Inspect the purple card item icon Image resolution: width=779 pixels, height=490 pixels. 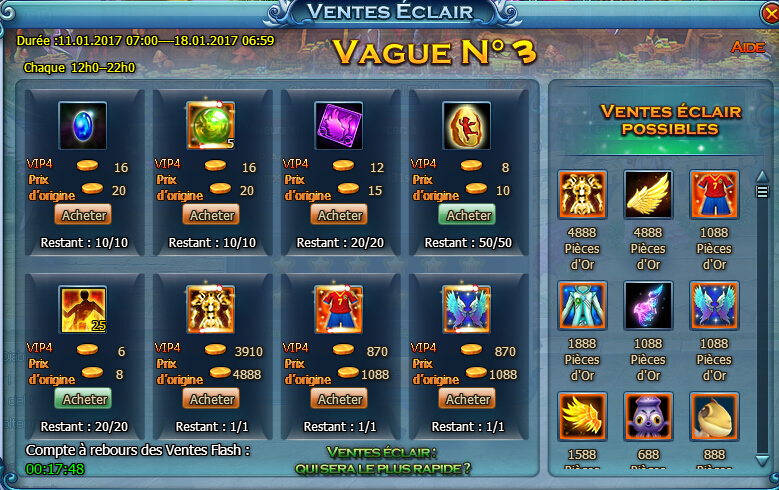click(x=339, y=126)
